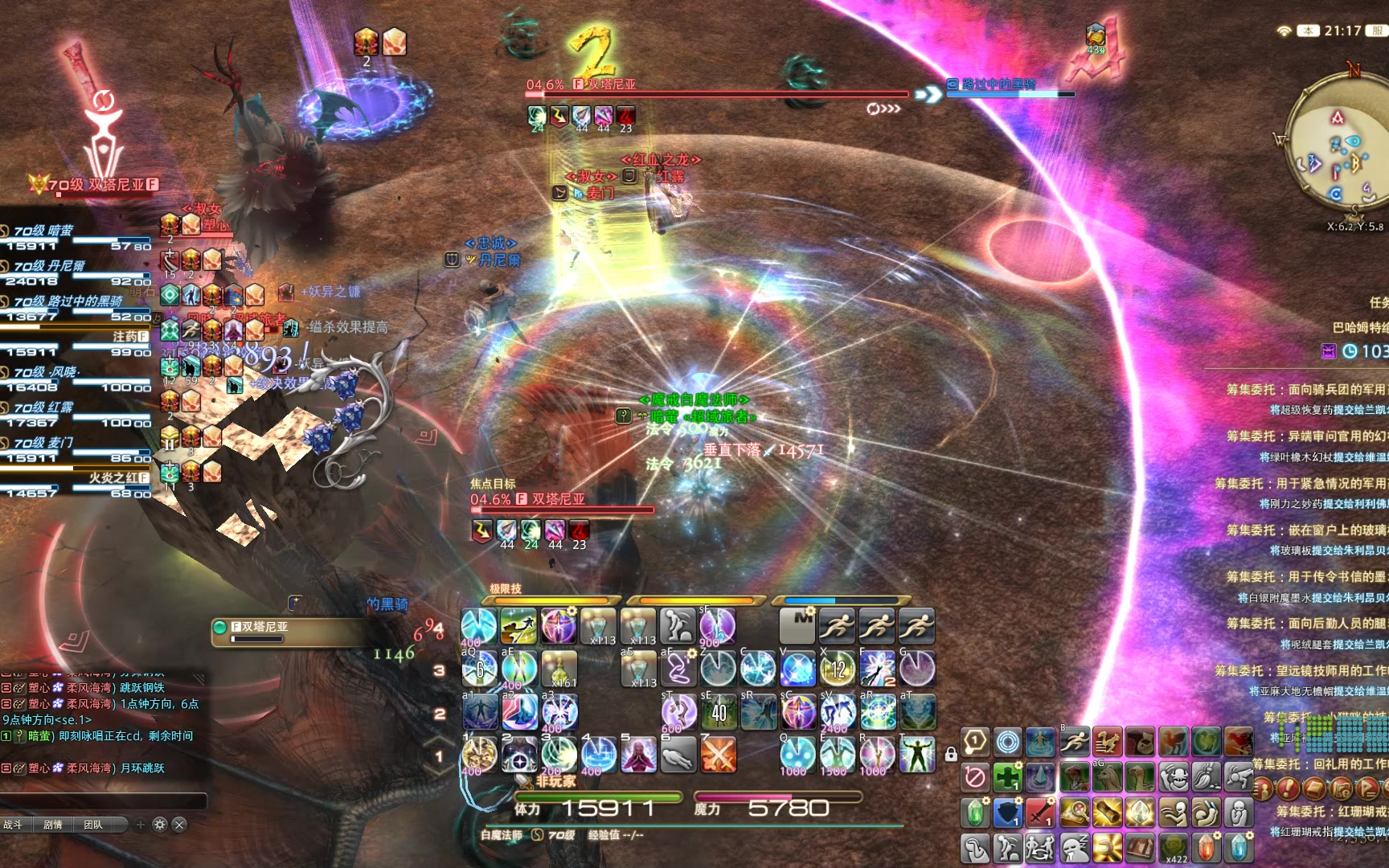Use the yellow-green potion item x161
1389x868 pixels.
(x=559, y=669)
